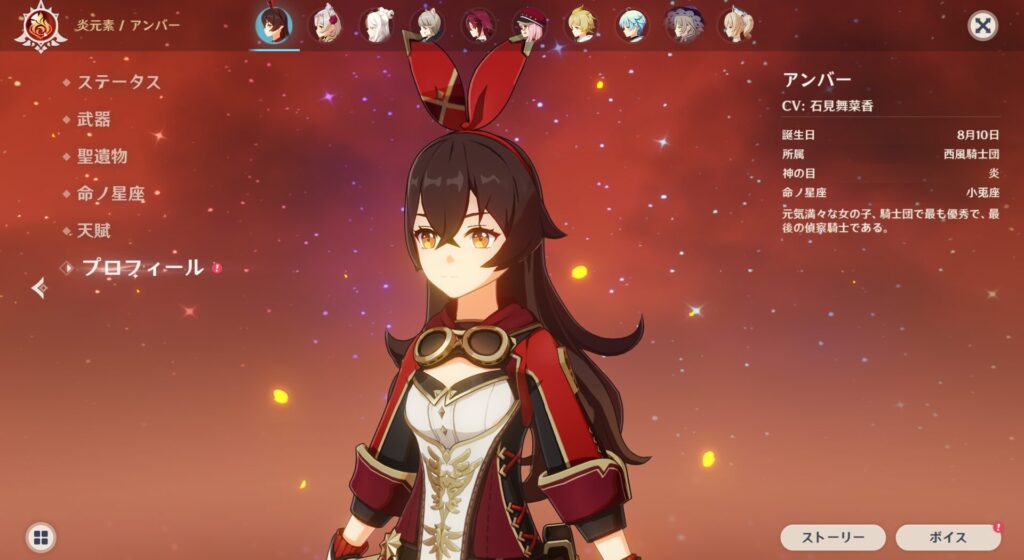The width and height of the screenshot is (1024, 560).
Task: Click the left arrow beside the menu
Action: 40,288
